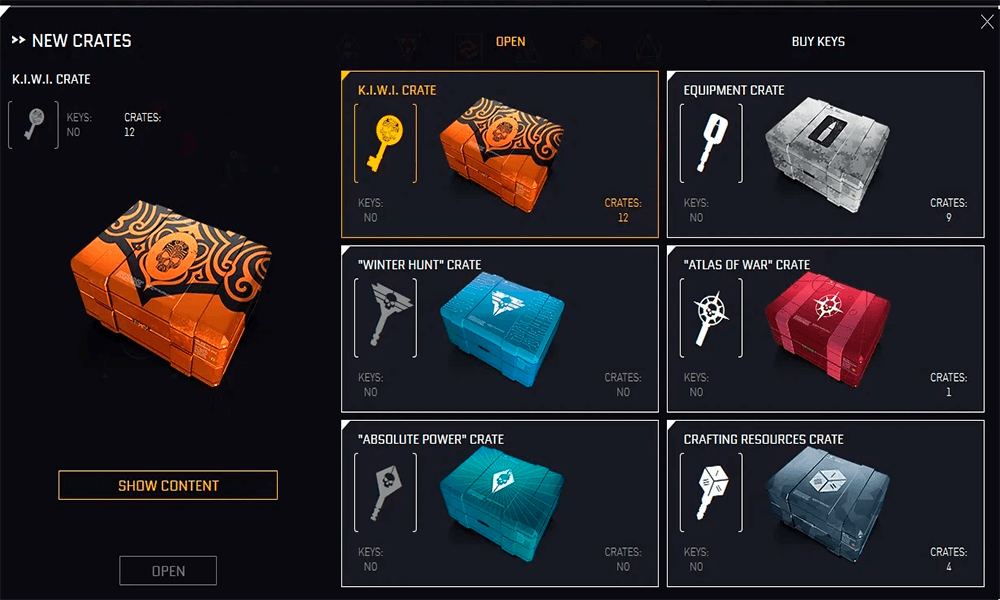Click the greyed Open button below Show Content

pyautogui.click(x=168, y=571)
